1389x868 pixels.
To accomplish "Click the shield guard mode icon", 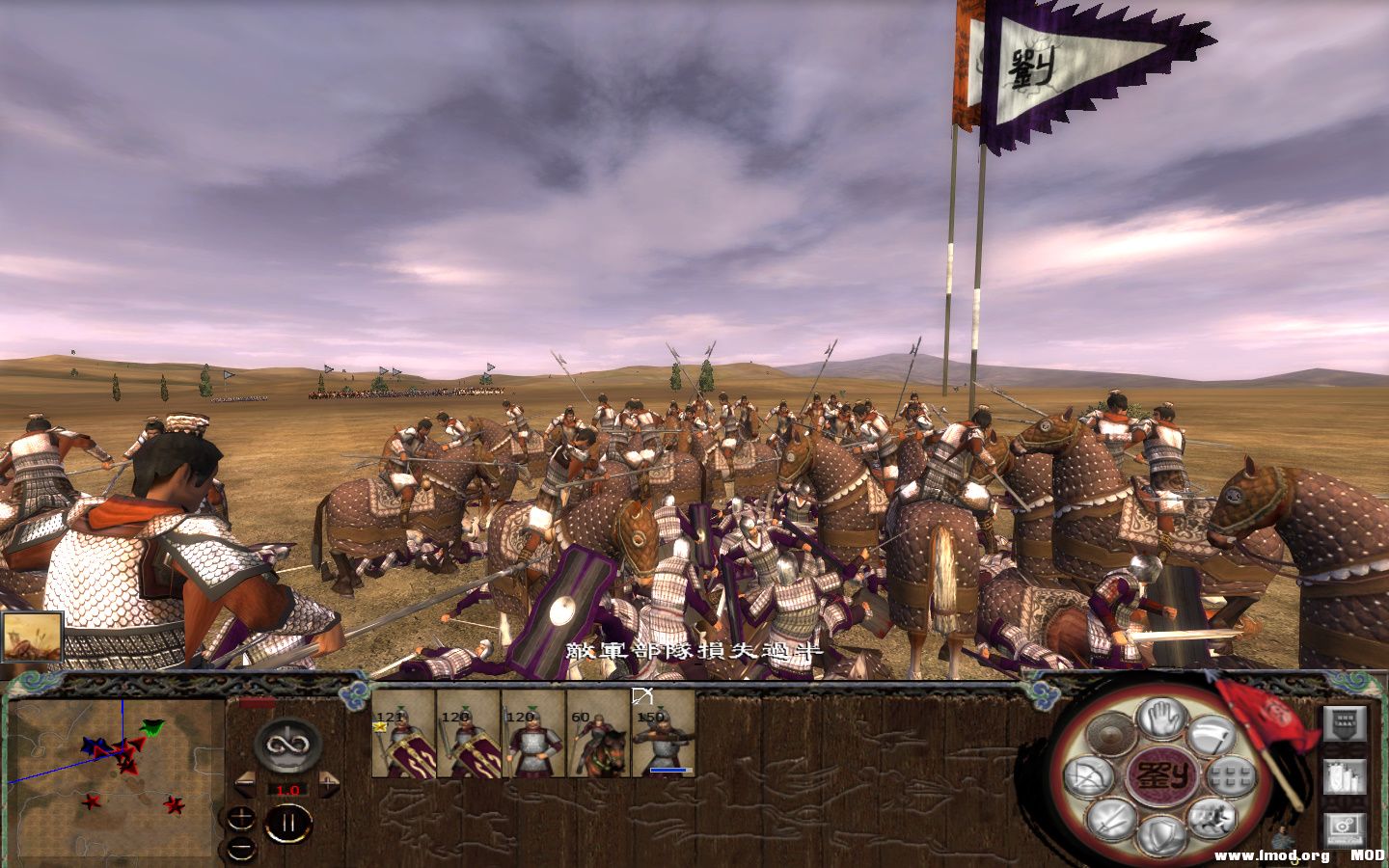I will tap(1162, 833).
